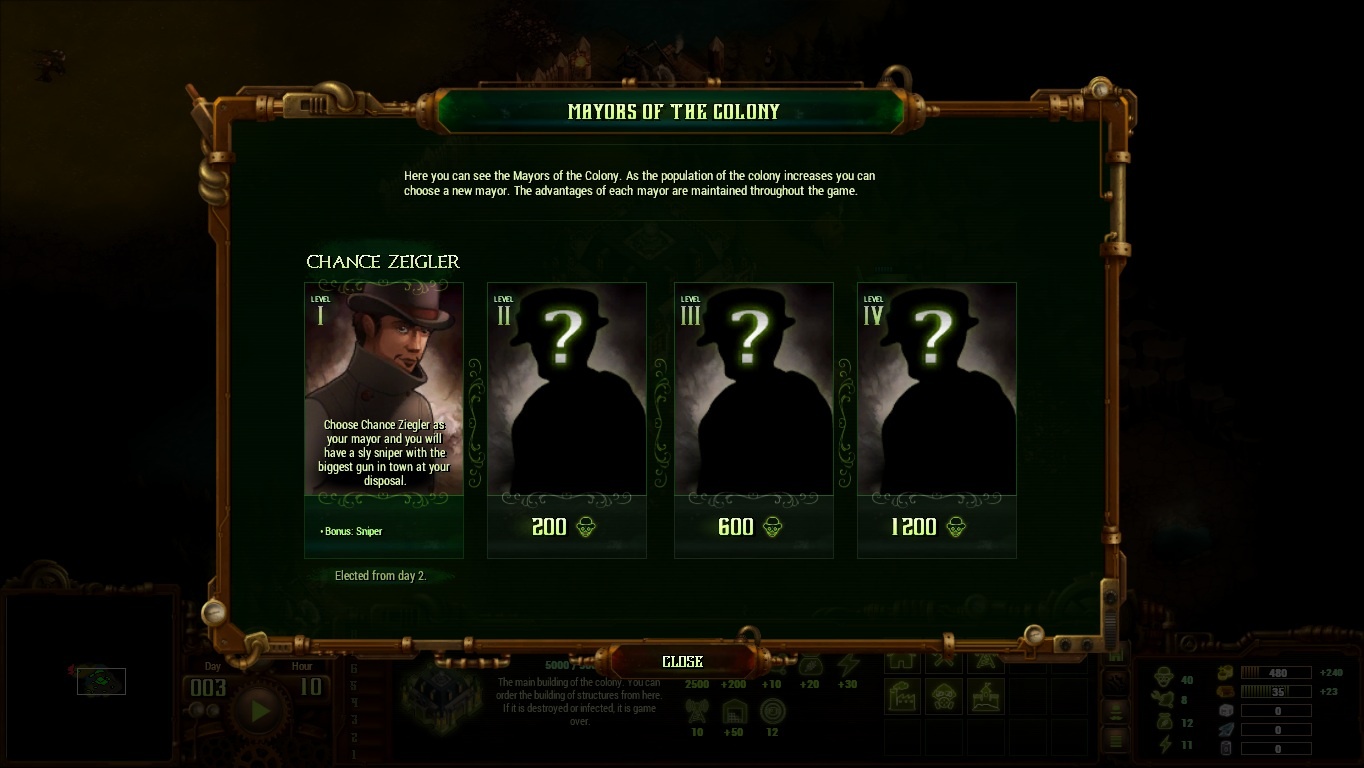Click the Level II mayor card costing 200

566,418
